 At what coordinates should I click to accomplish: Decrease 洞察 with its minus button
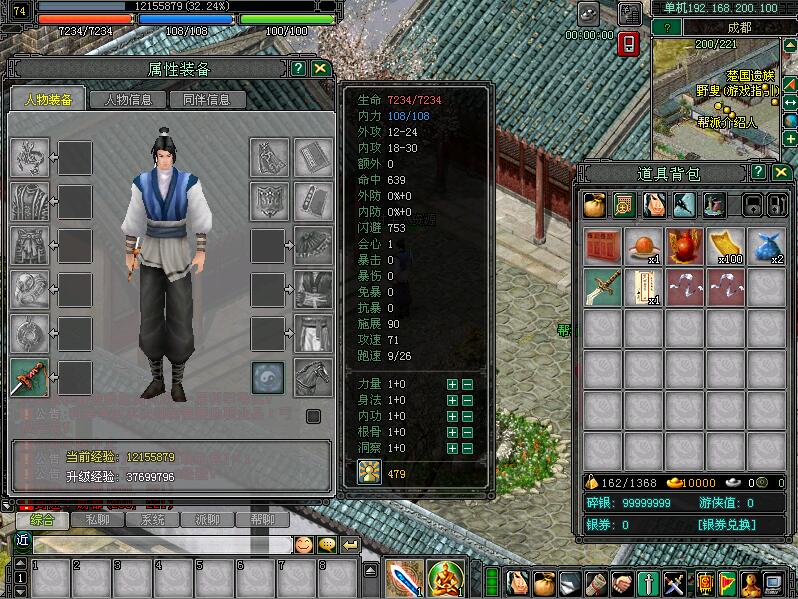[x=467, y=448]
